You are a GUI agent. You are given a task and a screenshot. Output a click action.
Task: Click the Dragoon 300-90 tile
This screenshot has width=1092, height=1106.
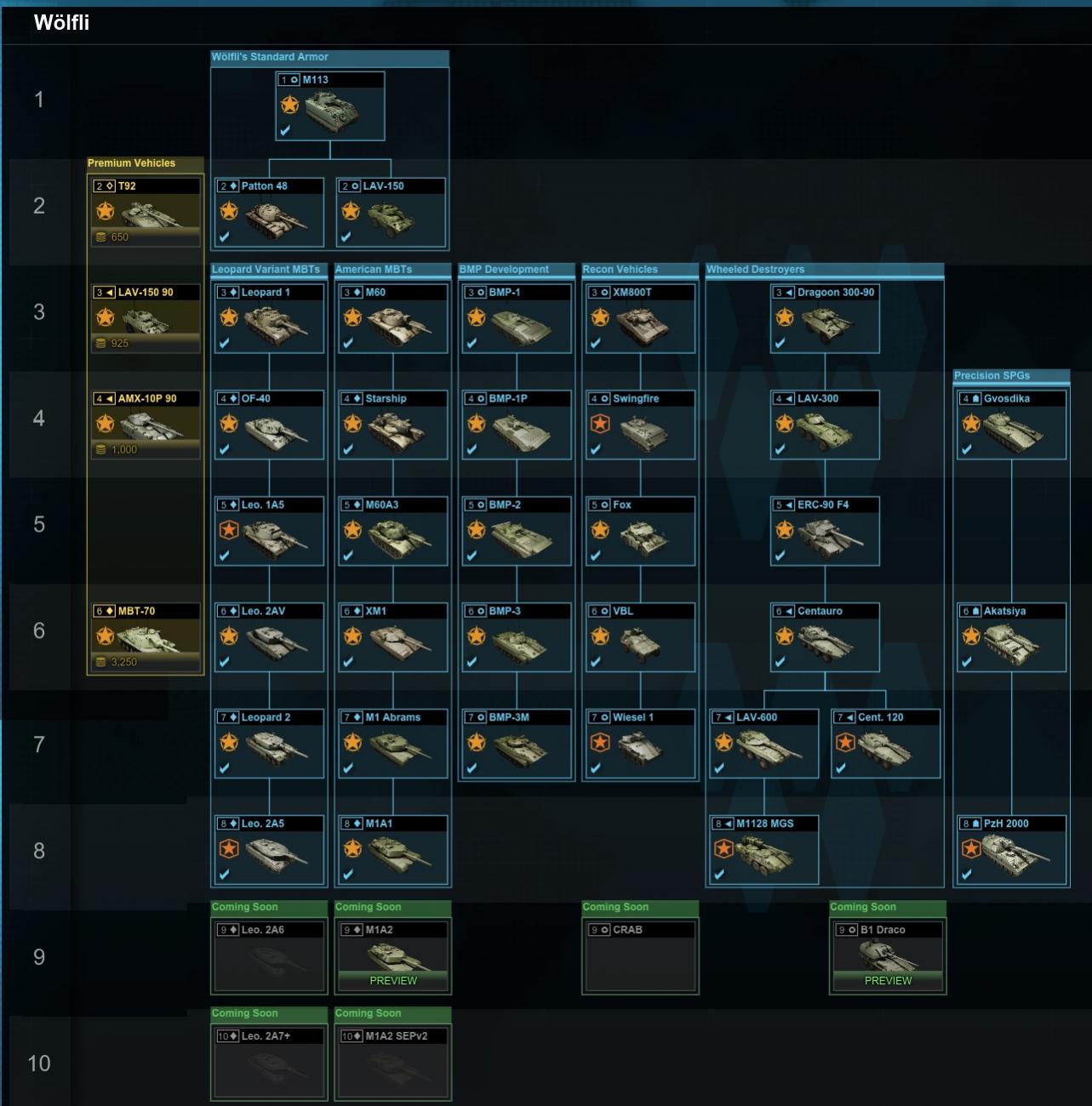click(x=824, y=319)
